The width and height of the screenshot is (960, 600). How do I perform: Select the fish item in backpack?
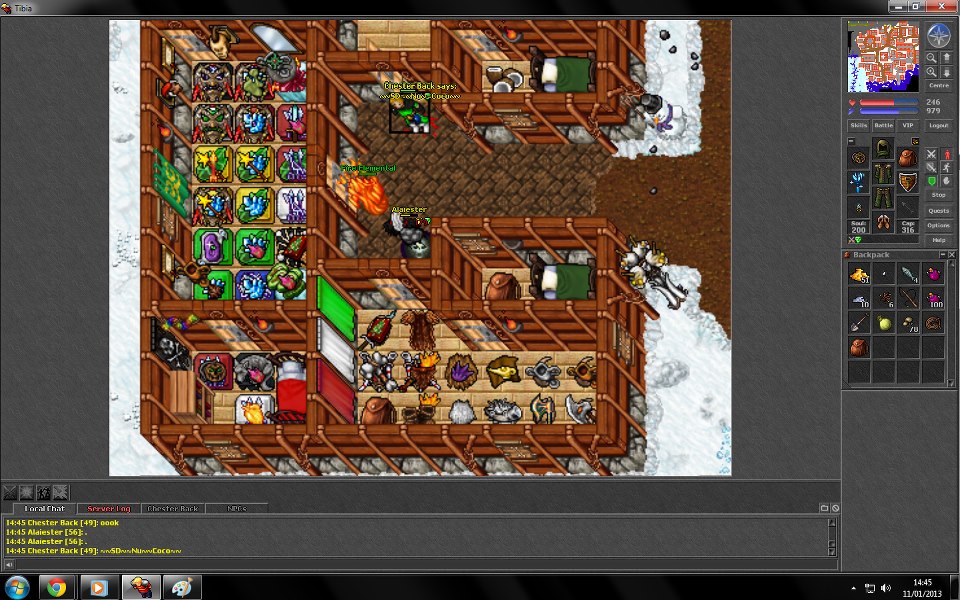[x=908, y=274]
